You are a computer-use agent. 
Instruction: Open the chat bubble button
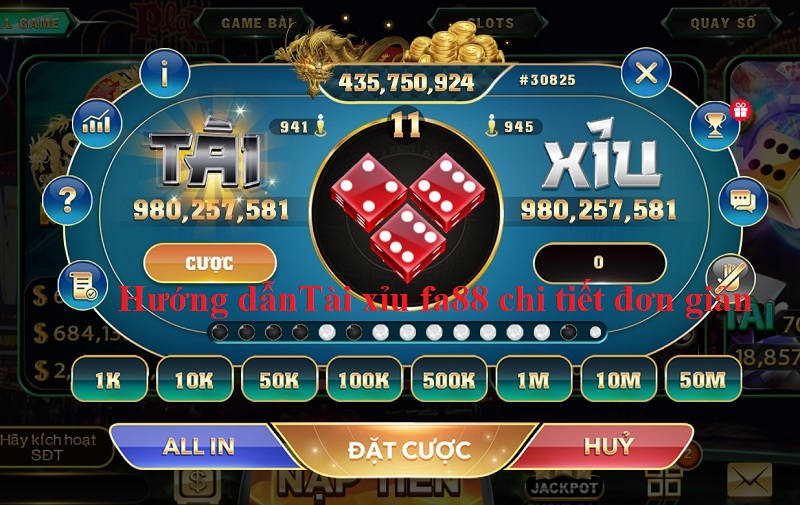click(742, 201)
